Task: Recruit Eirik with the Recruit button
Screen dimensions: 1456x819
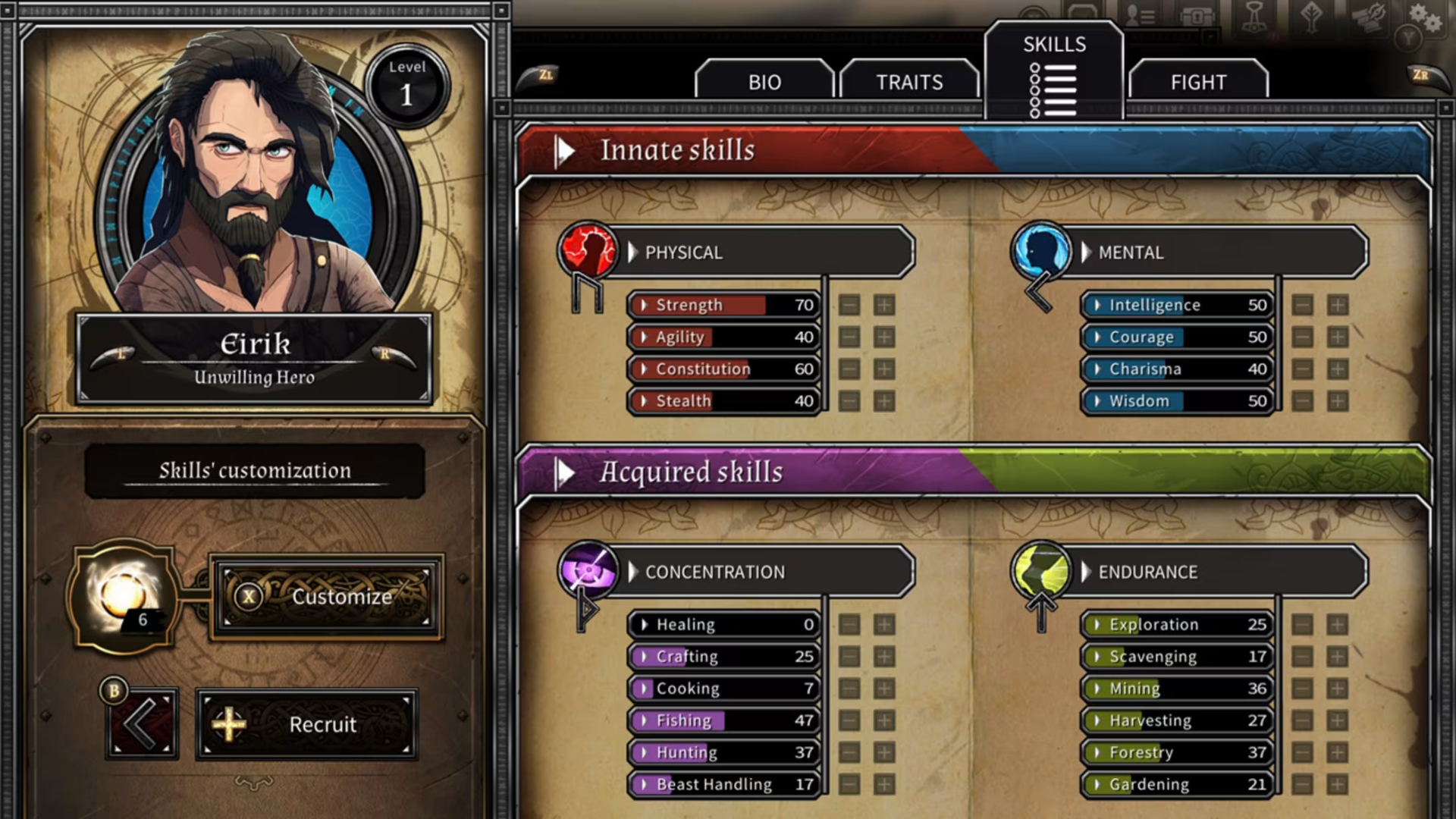Action: [x=306, y=725]
